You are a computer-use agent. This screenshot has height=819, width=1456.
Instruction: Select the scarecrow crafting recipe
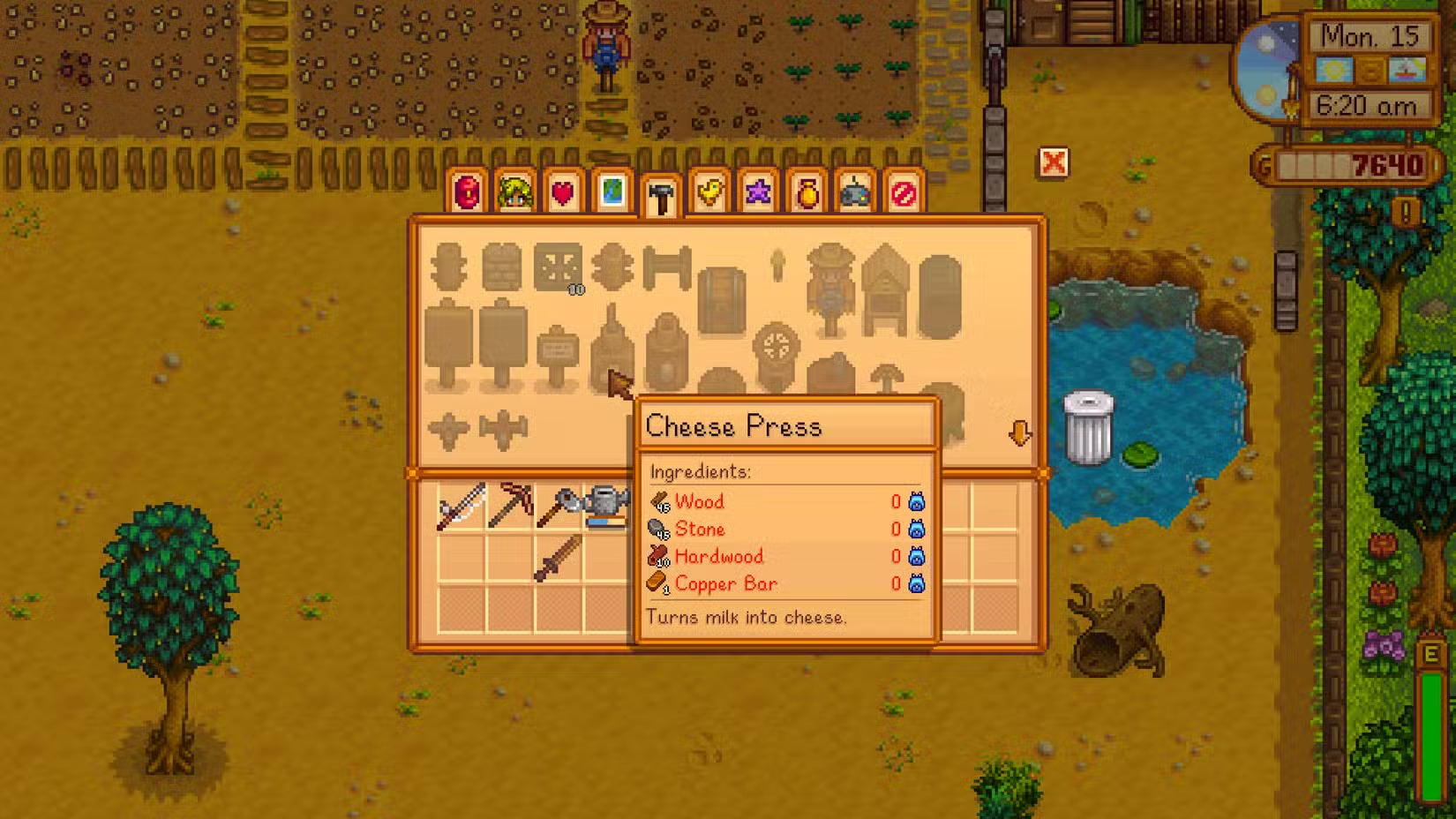point(830,288)
